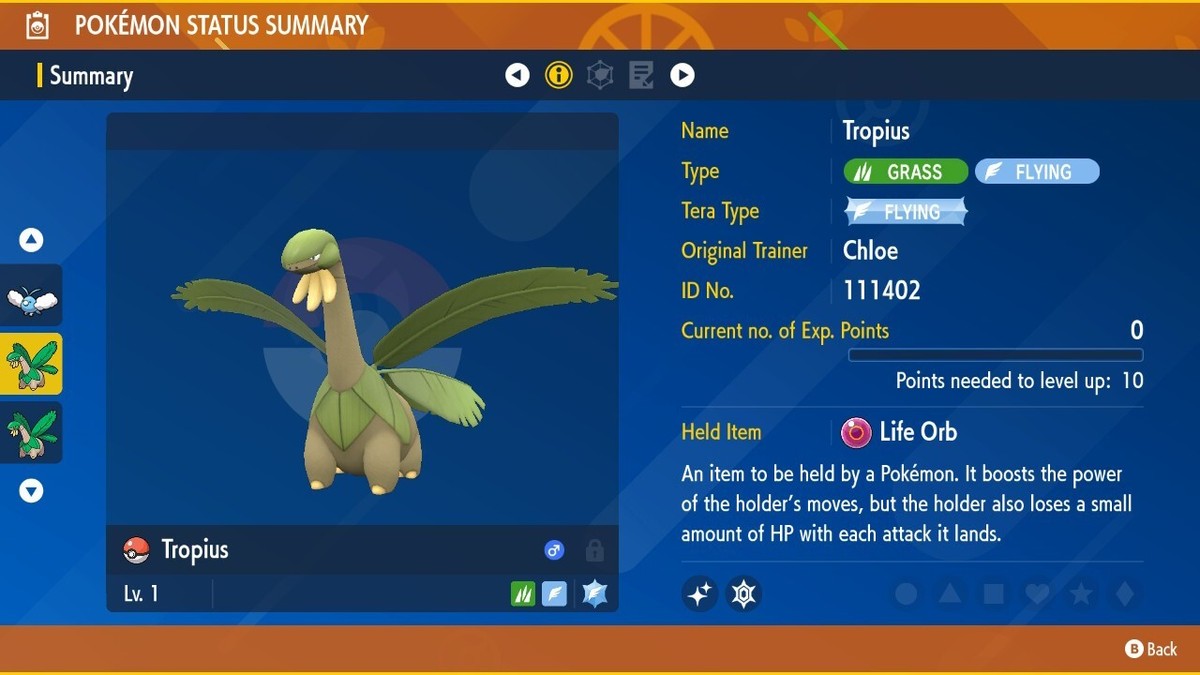Screen dimensions: 1200x675
Task: Show previous Pokémon with the up arrow
Action: point(31,240)
